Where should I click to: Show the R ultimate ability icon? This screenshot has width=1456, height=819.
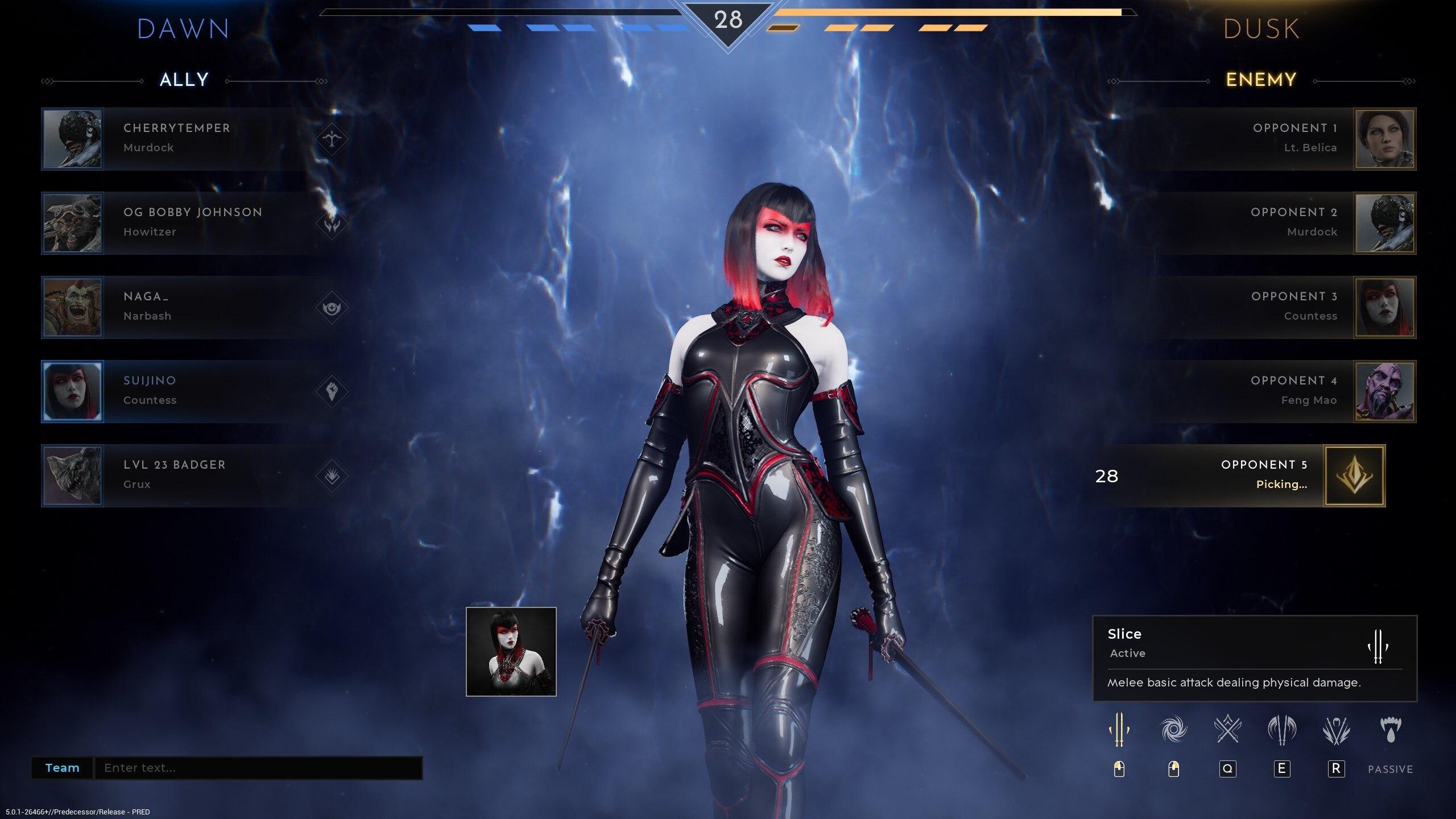click(1336, 730)
